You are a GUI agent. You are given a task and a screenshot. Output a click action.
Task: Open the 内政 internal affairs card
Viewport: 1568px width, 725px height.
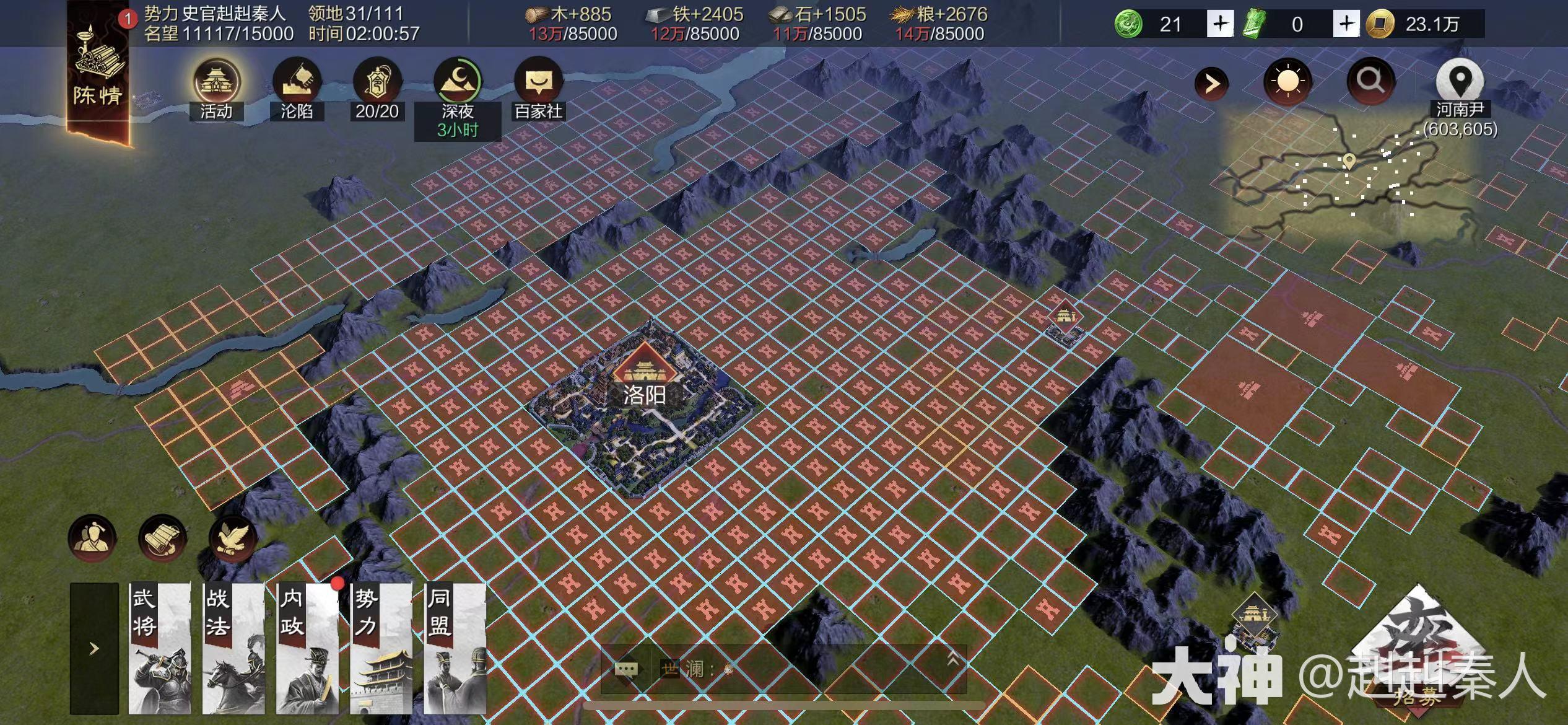[x=307, y=648]
